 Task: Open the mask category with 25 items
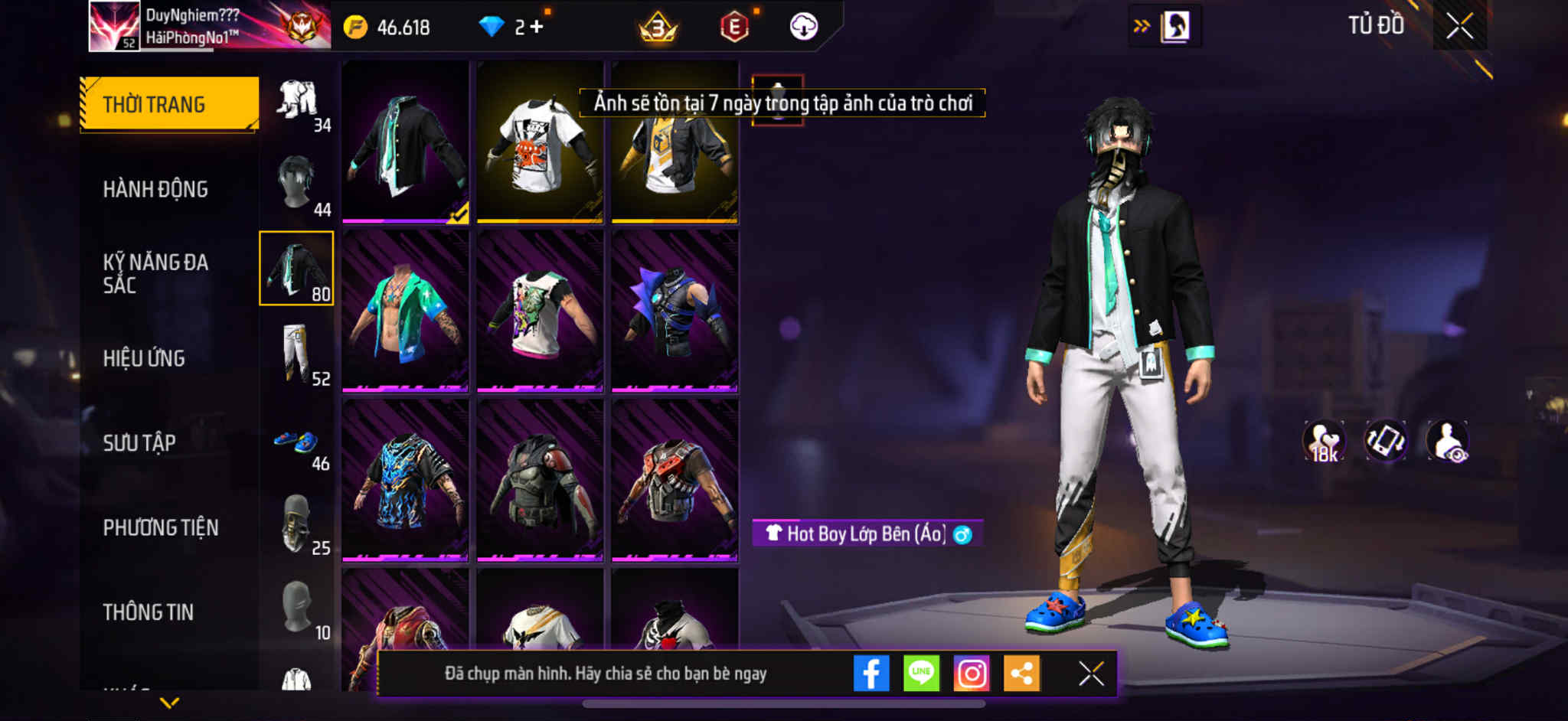(297, 524)
